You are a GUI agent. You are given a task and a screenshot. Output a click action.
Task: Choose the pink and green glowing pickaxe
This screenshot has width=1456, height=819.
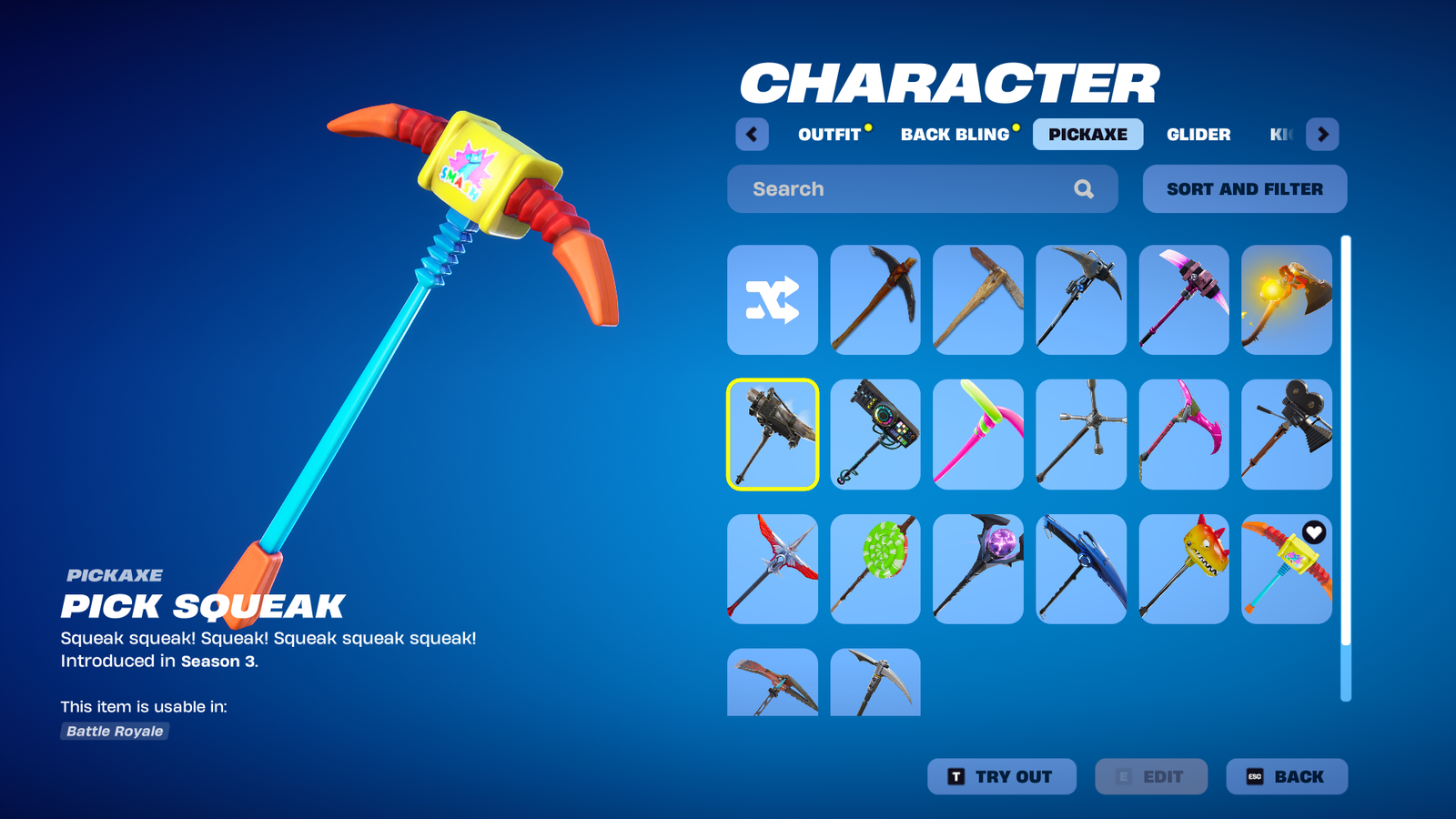(978, 434)
